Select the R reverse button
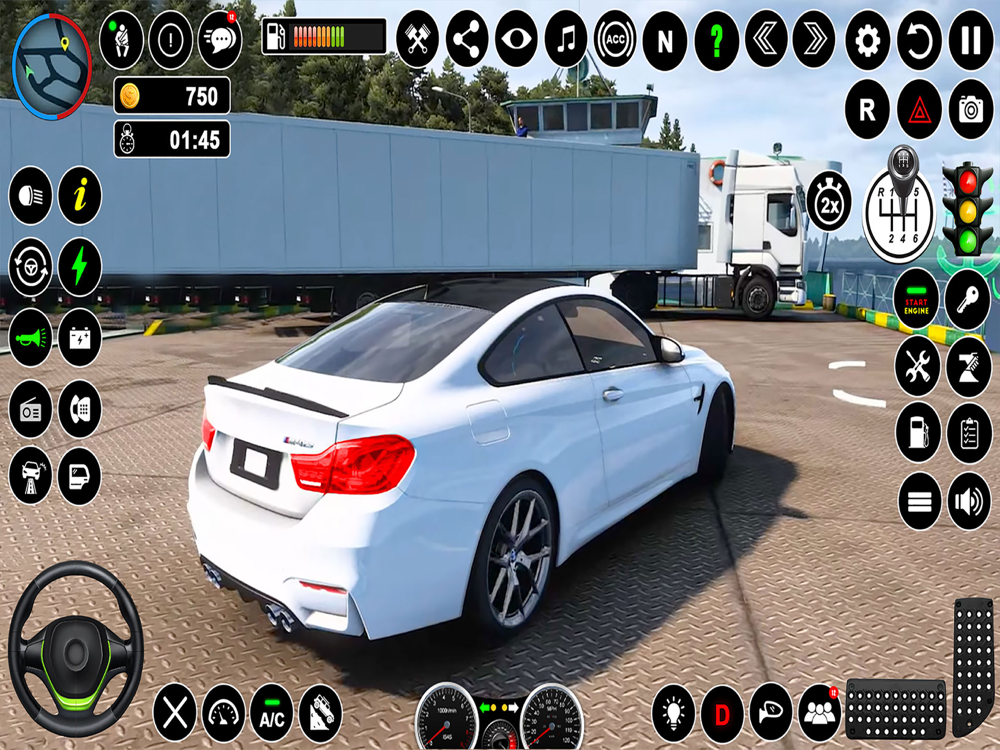Viewport: 1000px width, 750px height. pos(867,109)
